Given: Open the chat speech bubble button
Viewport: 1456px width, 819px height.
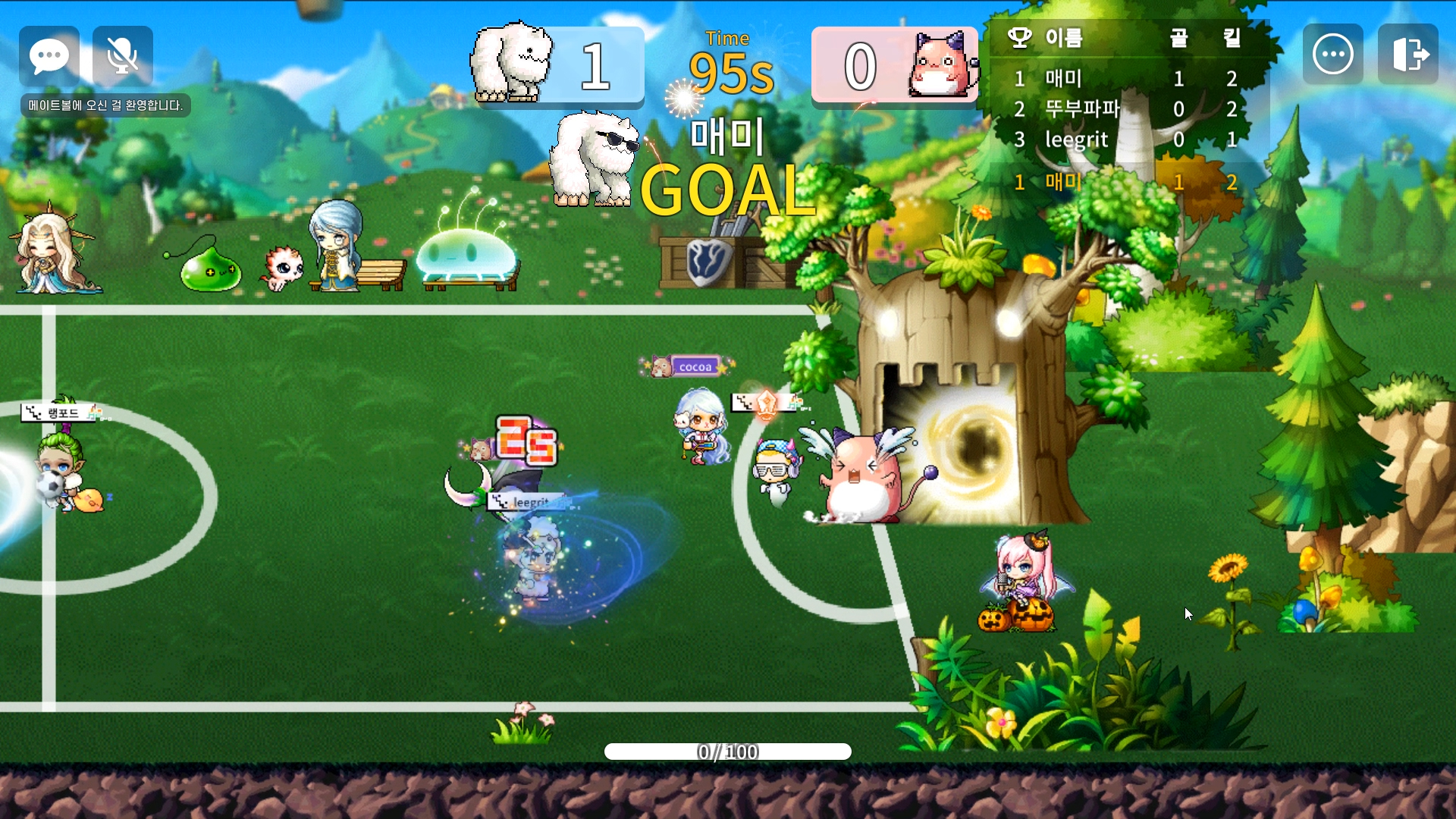Looking at the screenshot, I should [49, 55].
